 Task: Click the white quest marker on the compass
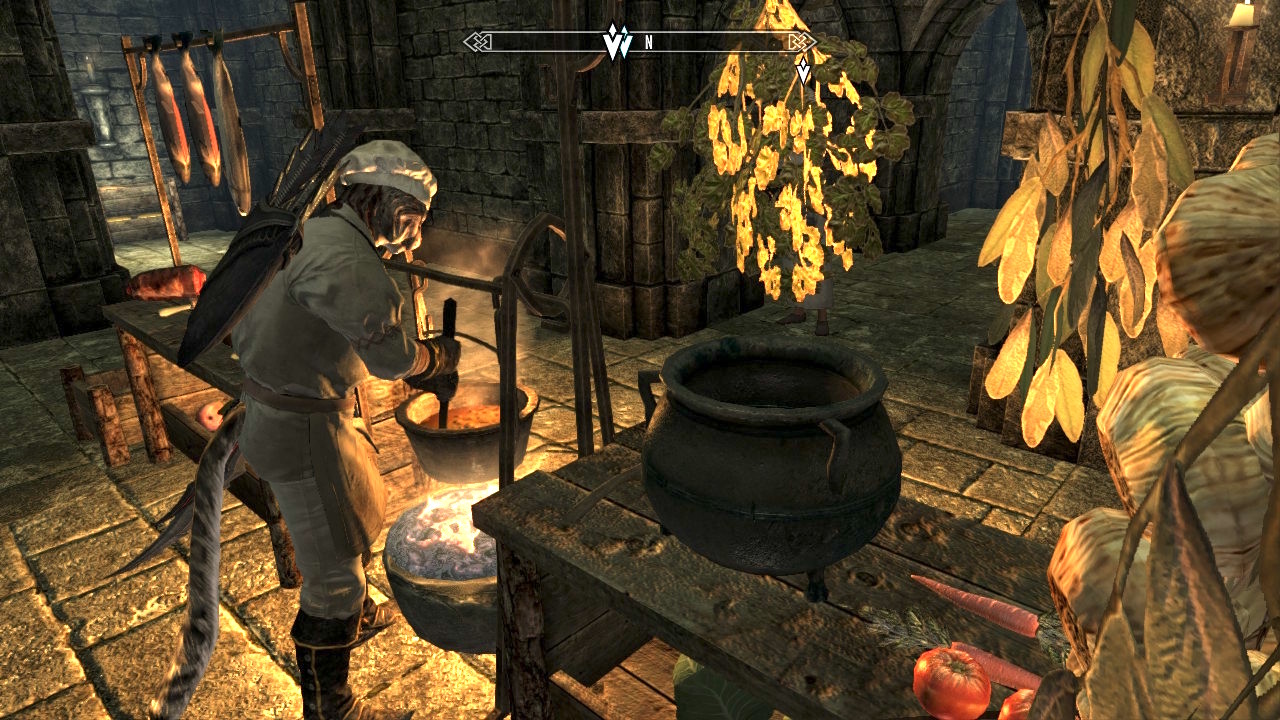(616, 42)
